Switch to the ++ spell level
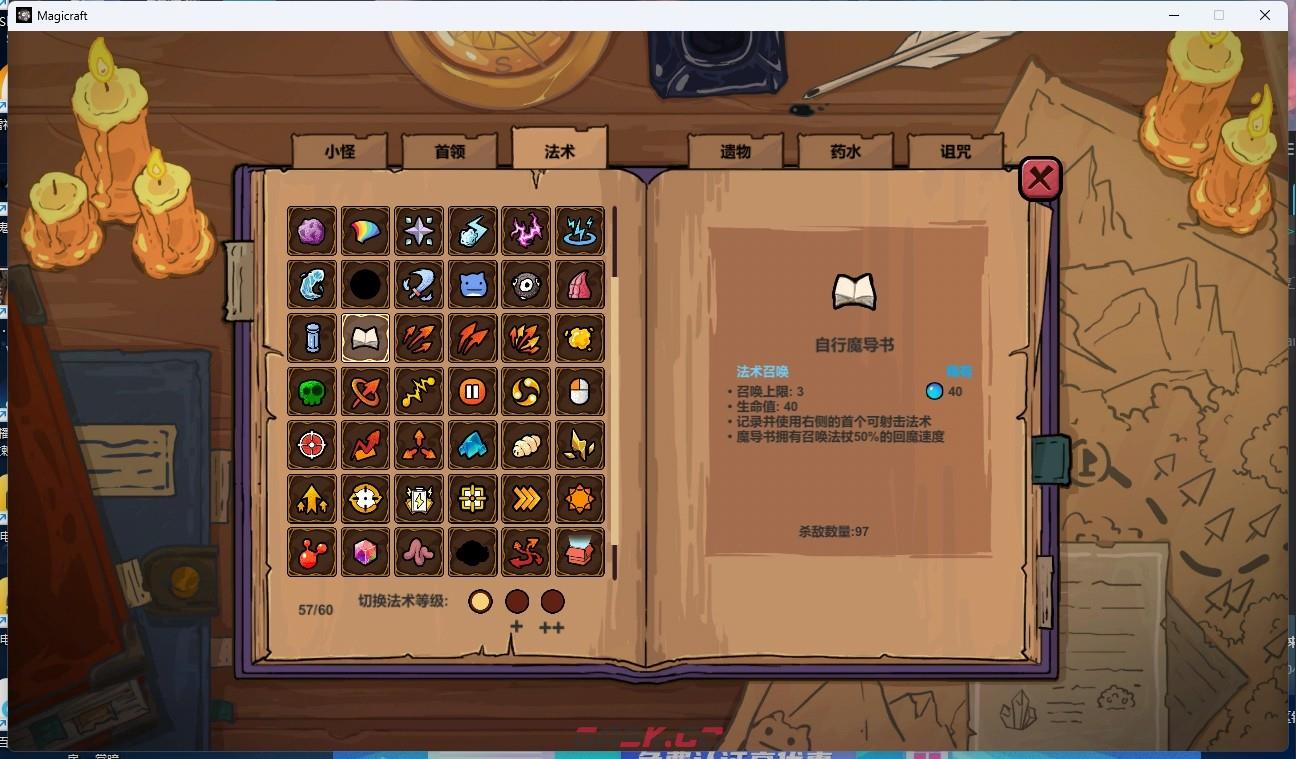The height and width of the screenshot is (759, 1296). click(554, 601)
